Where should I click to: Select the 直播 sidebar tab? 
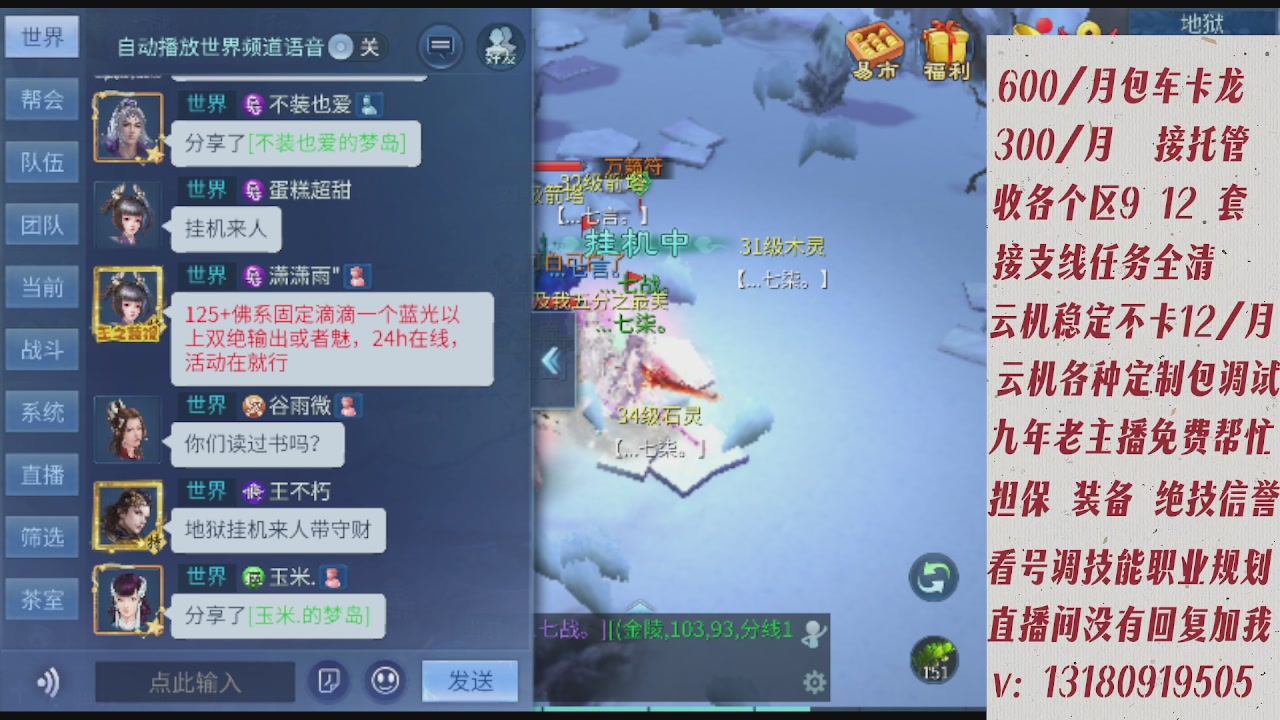click(x=42, y=474)
